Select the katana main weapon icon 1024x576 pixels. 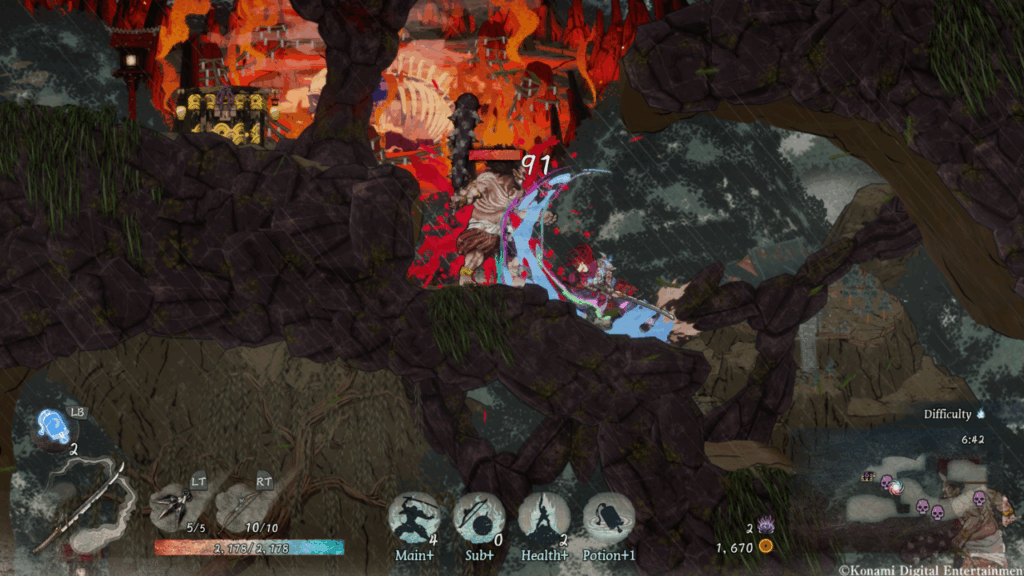(80, 505)
